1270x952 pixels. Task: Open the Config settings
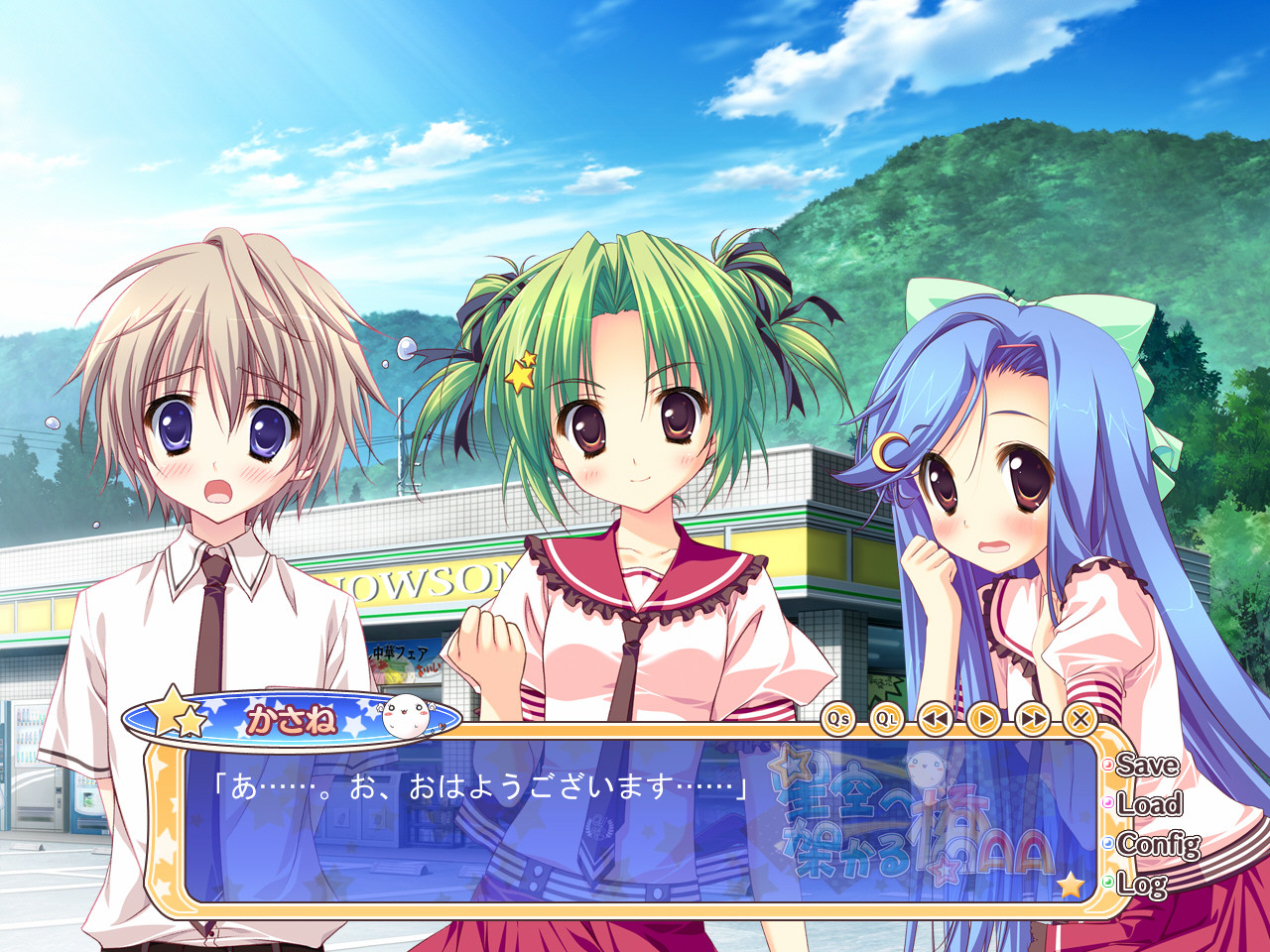tap(1157, 844)
